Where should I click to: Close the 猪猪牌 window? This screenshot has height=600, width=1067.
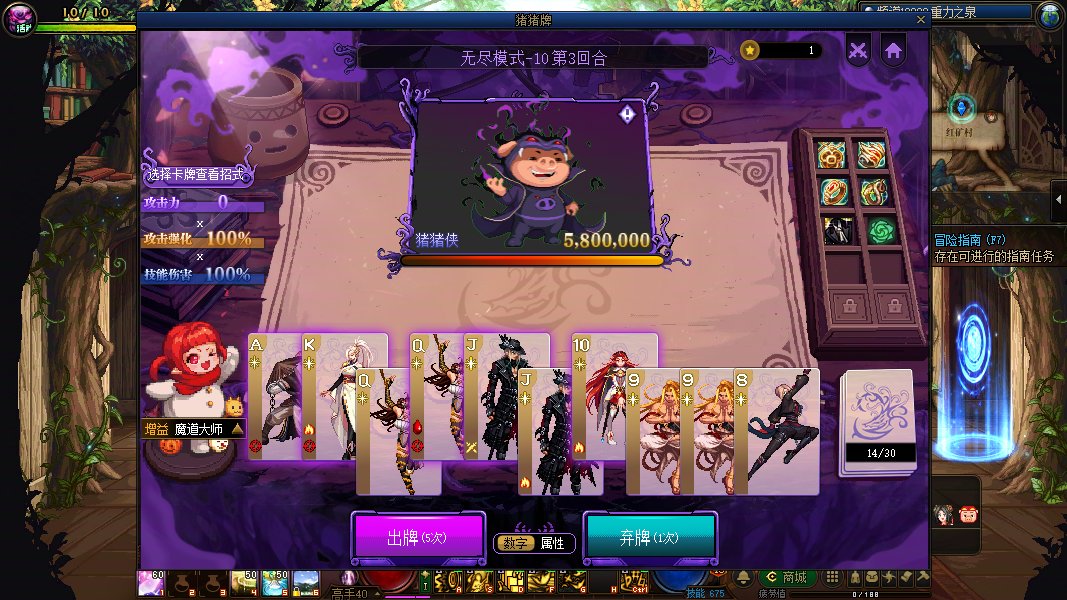(x=921, y=19)
